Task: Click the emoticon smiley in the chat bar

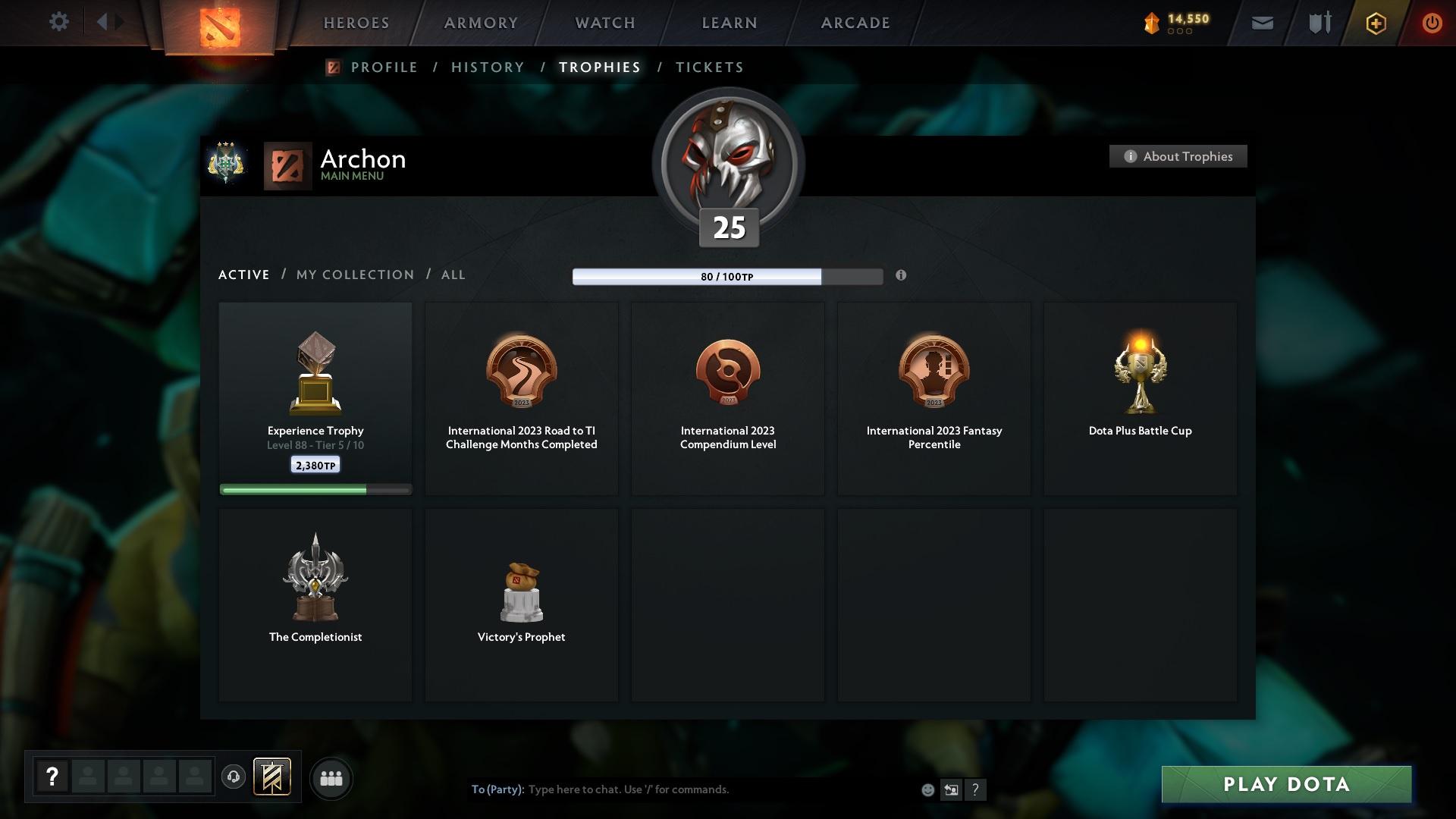Action: pos(927,789)
